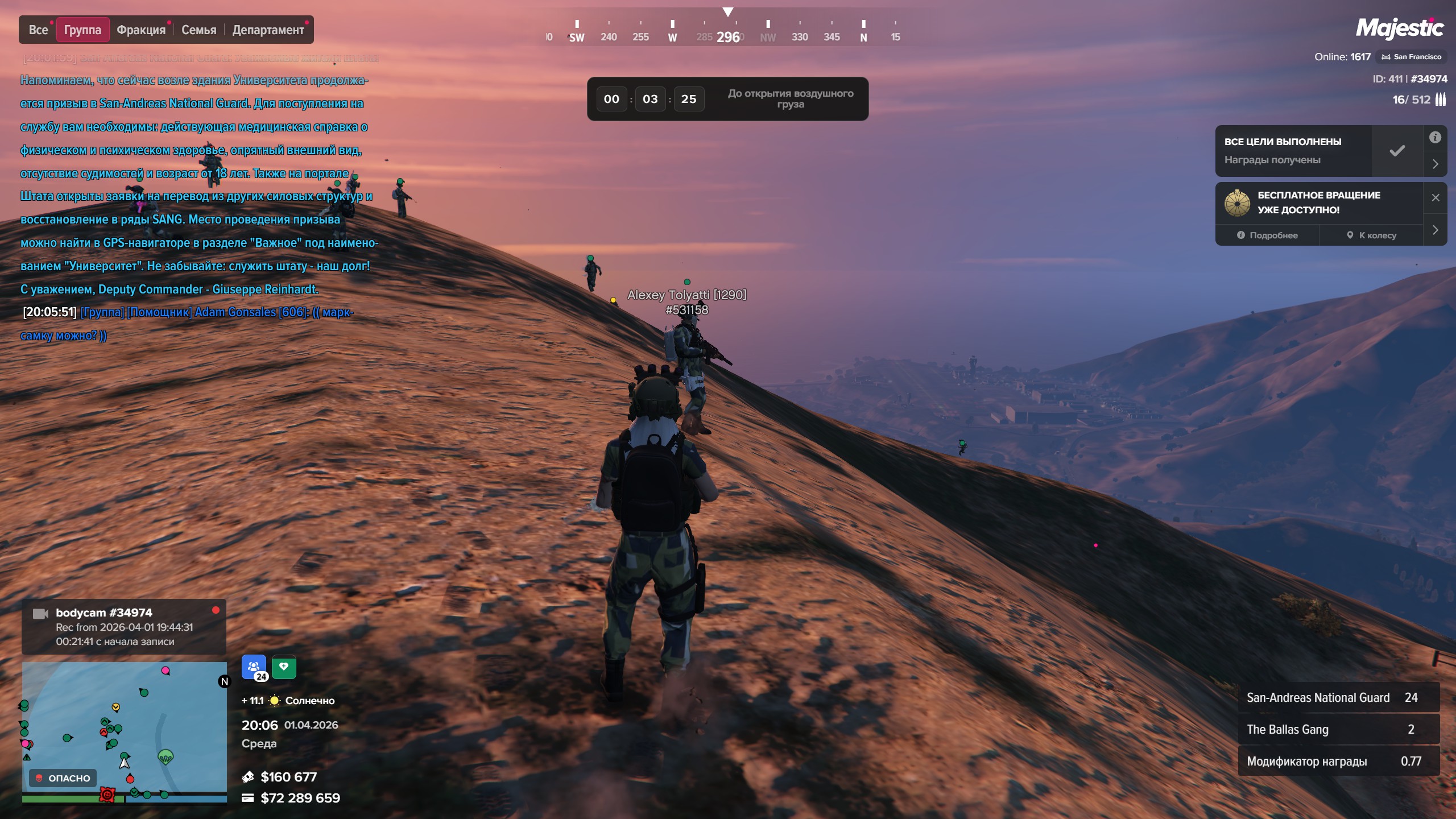Click the bodycam recording panel

(x=124, y=627)
